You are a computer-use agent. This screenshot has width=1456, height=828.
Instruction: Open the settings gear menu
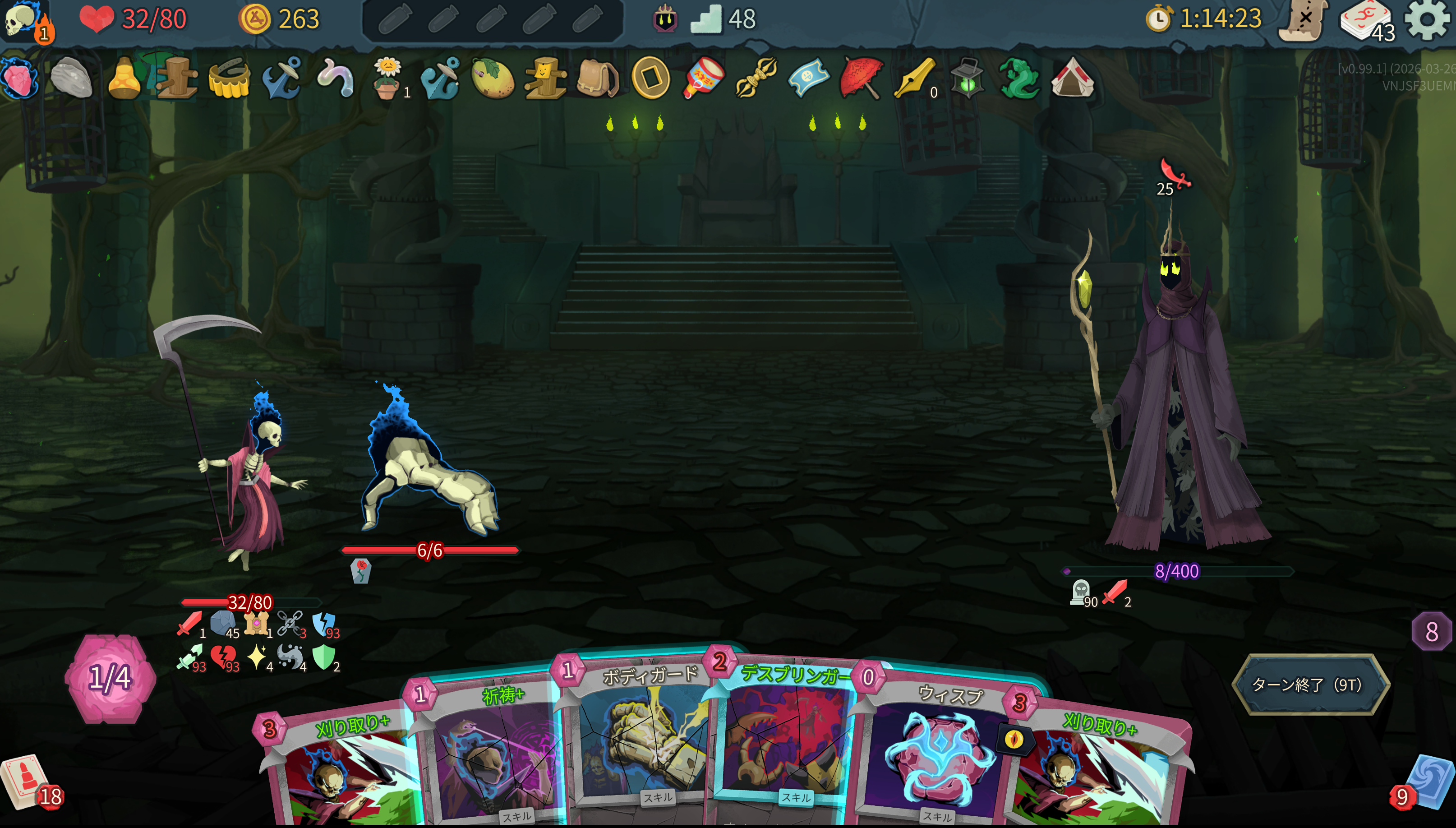tap(1426, 19)
